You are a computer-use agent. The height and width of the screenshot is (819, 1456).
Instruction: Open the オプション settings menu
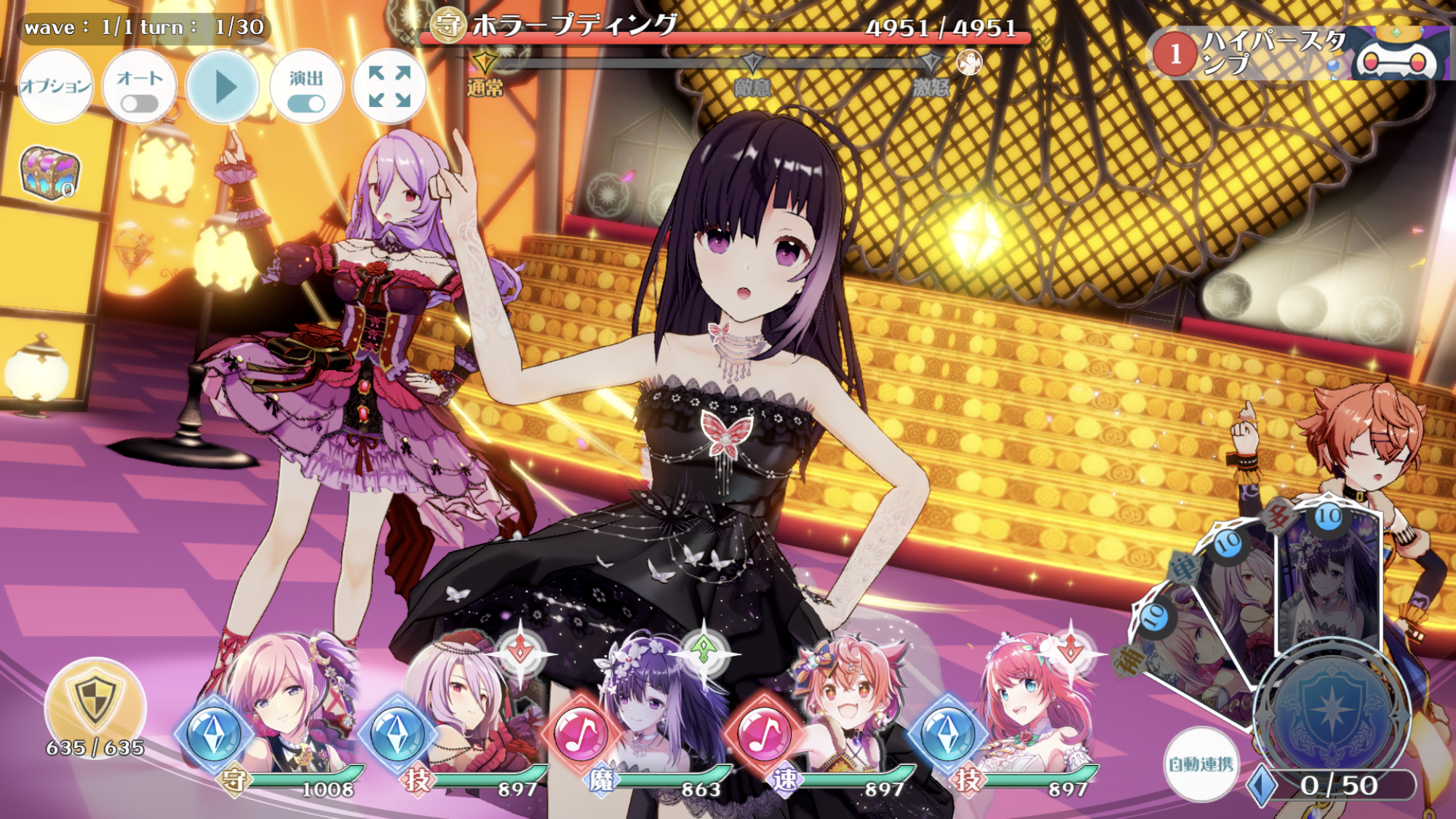57,87
